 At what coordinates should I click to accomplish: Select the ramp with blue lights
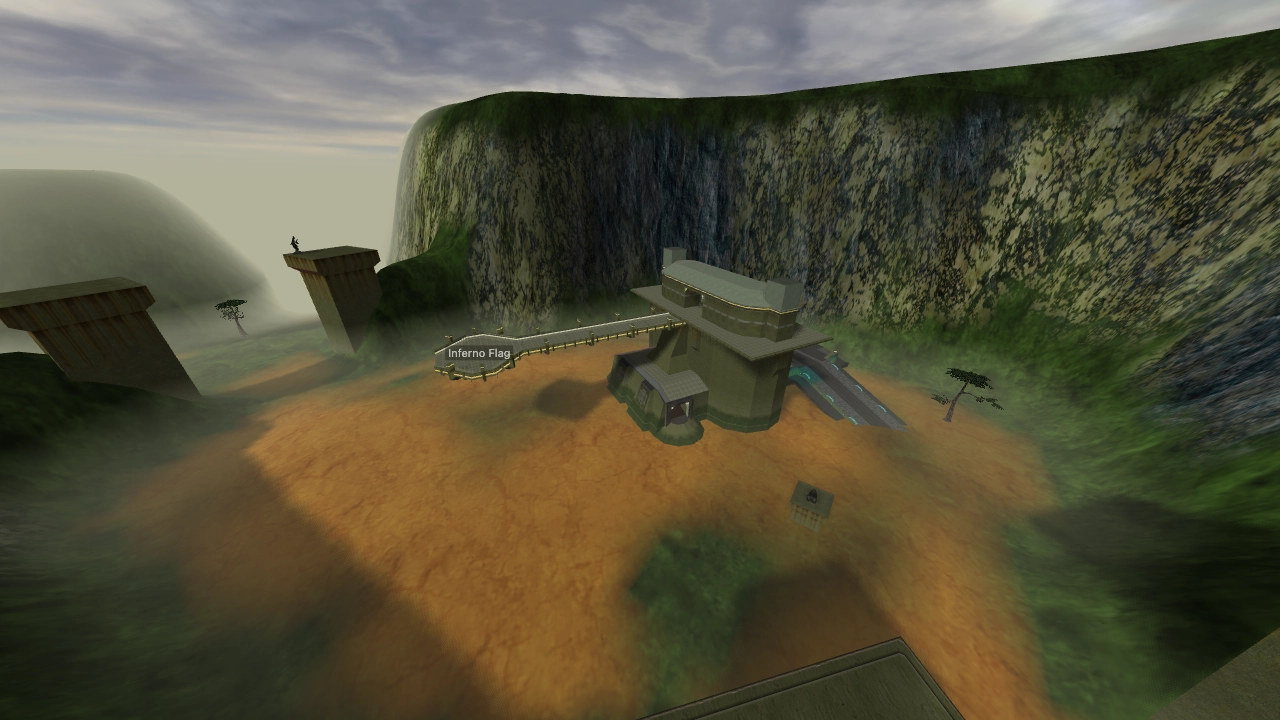(x=855, y=400)
